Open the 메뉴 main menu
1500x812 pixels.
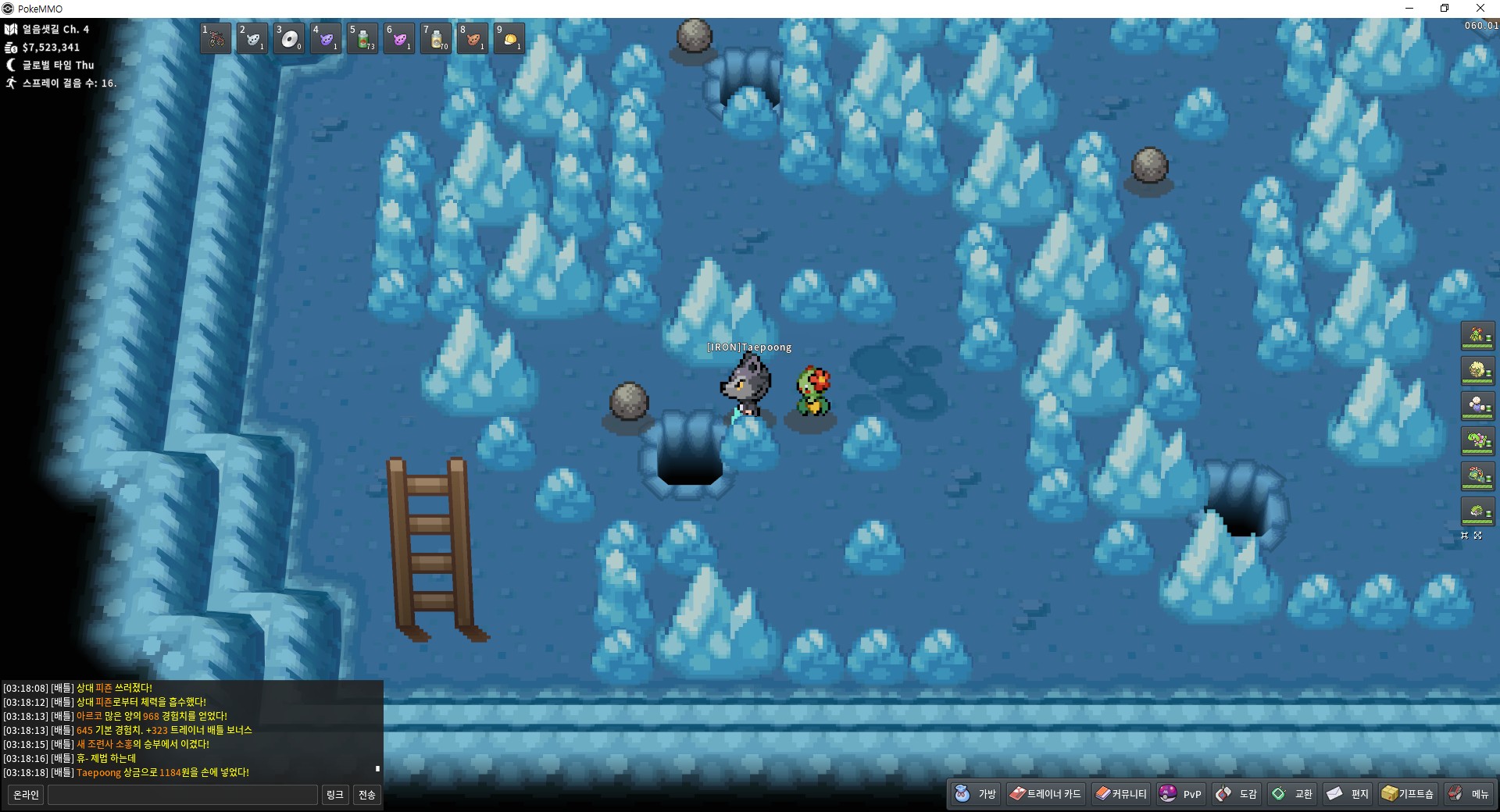pyautogui.click(x=1469, y=794)
